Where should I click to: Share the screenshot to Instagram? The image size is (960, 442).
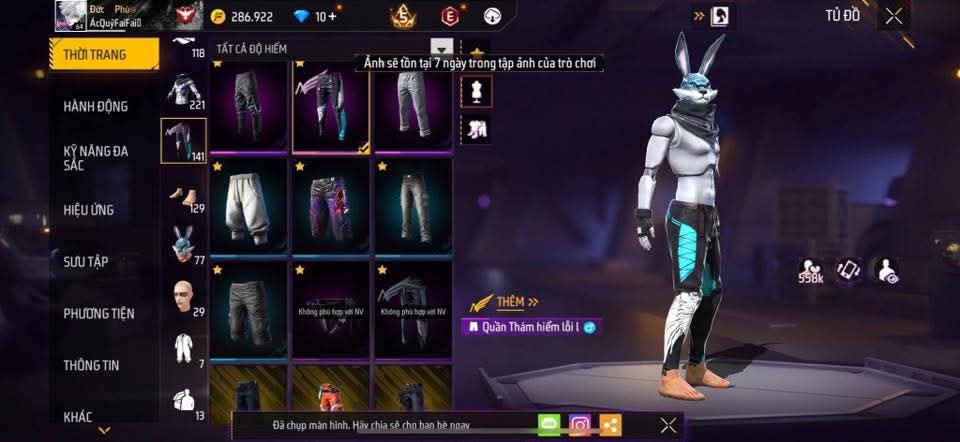pyautogui.click(x=580, y=425)
